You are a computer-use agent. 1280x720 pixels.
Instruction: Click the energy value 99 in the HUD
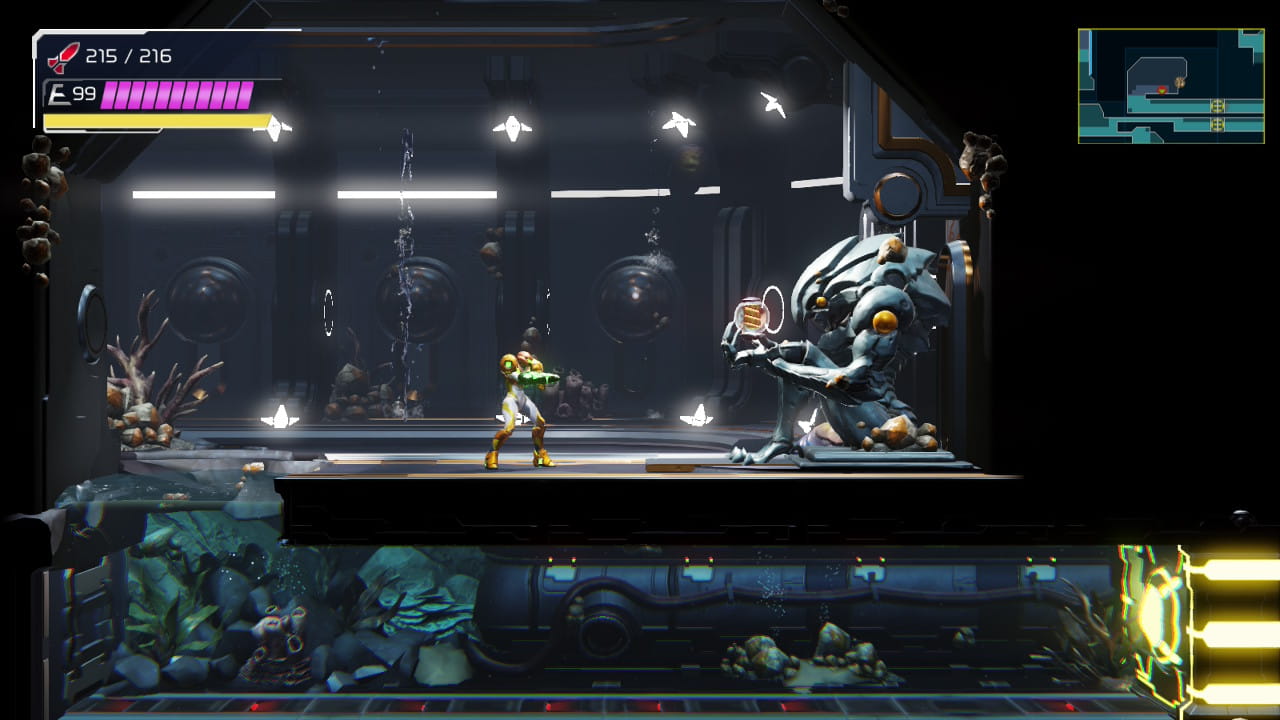(84, 94)
